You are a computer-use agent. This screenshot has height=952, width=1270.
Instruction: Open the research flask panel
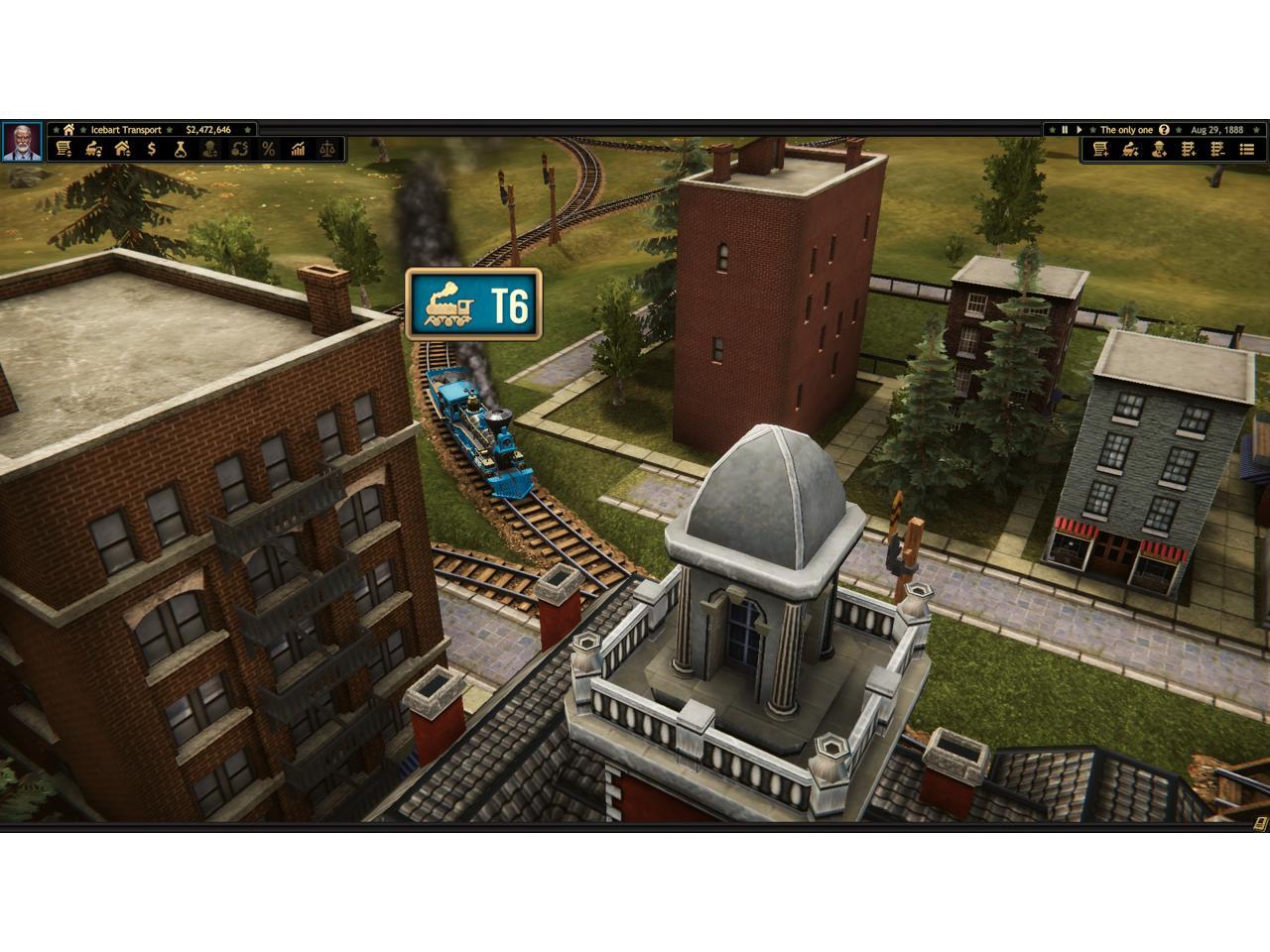[x=181, y=150]
